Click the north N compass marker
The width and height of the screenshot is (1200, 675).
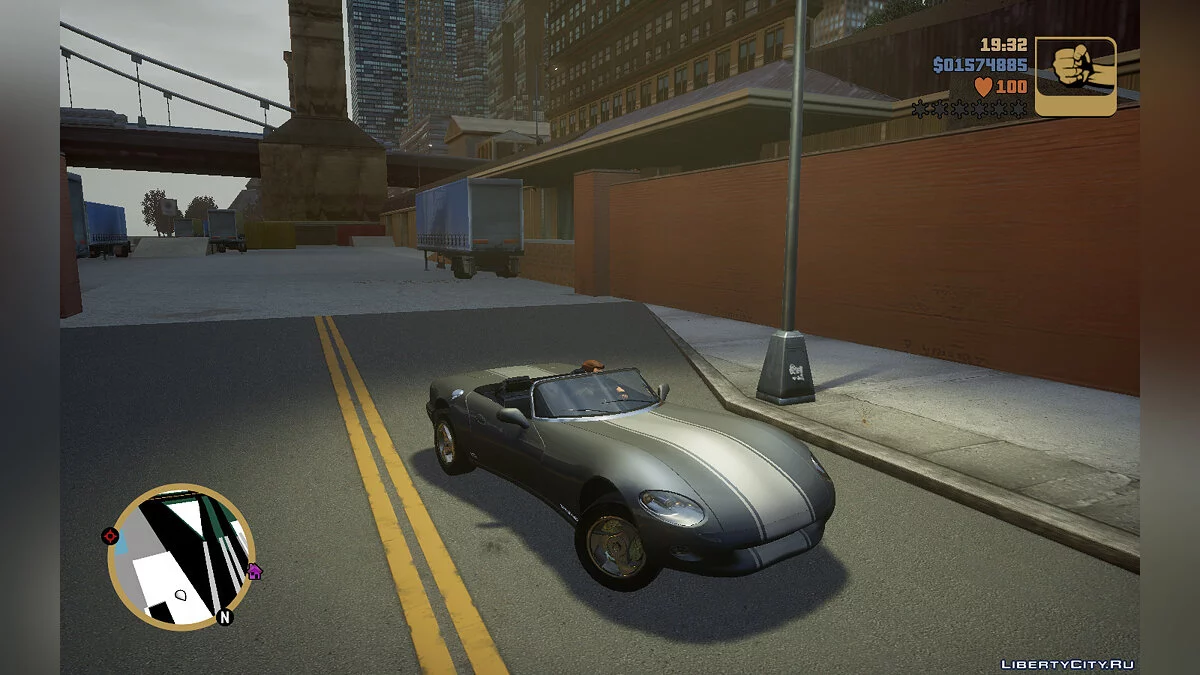[x=224, y=617]
